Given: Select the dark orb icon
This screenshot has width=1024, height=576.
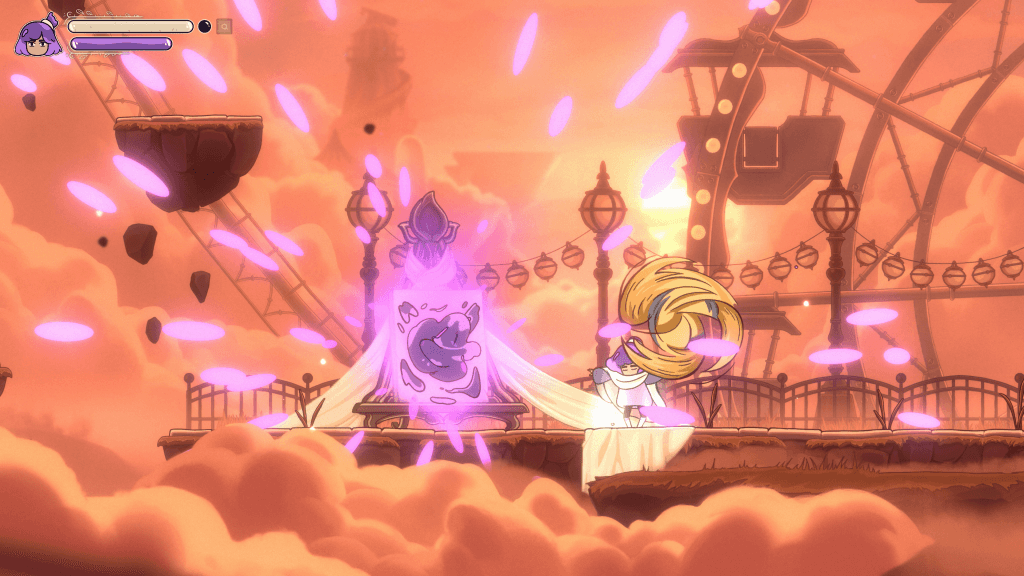Looking at the screenshot, I should (205, 26).
